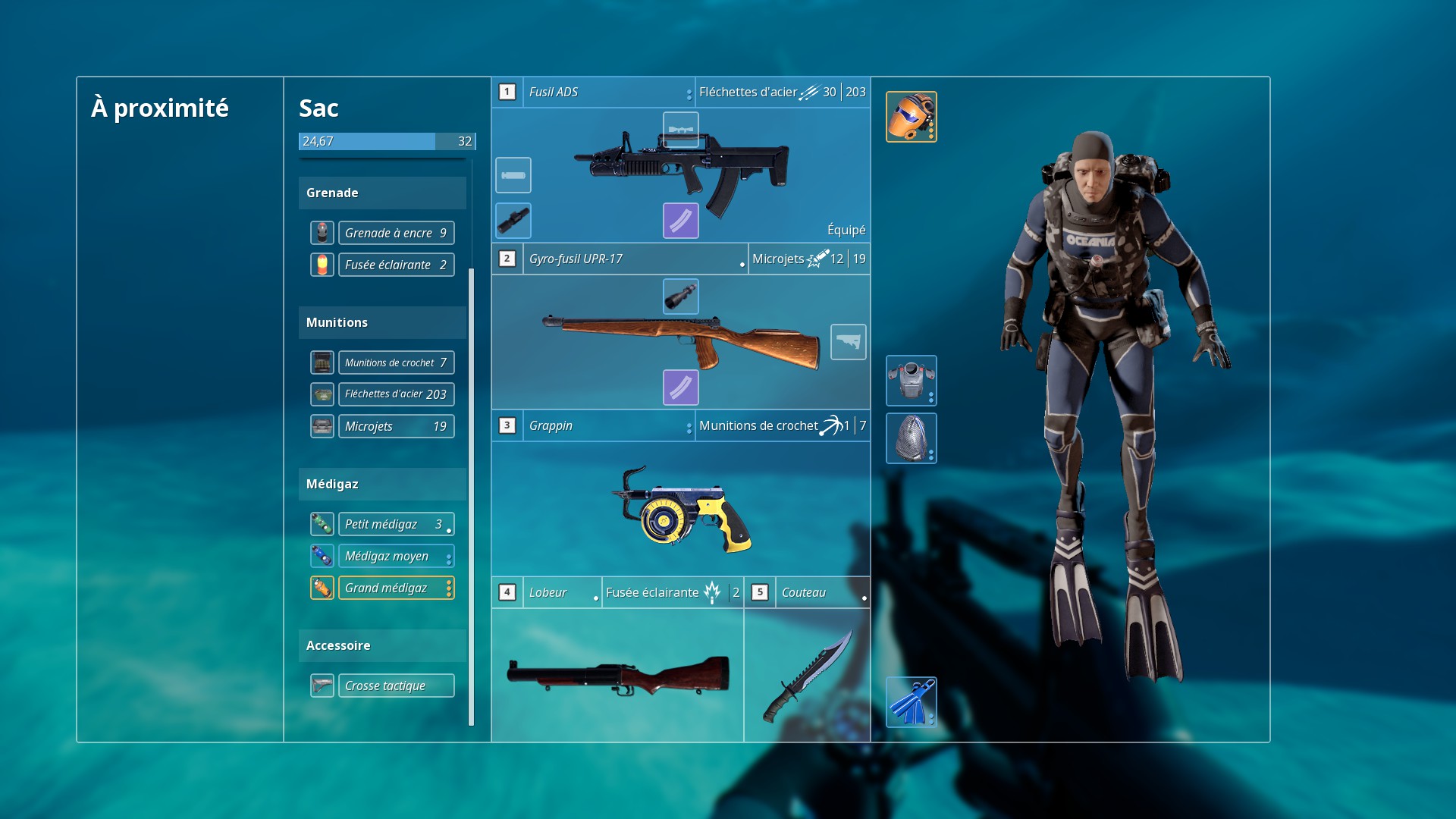Select the Munitions de crochet stack
Image resolution: width=1456 pixels, height=819 pixels.
point(395,362)
